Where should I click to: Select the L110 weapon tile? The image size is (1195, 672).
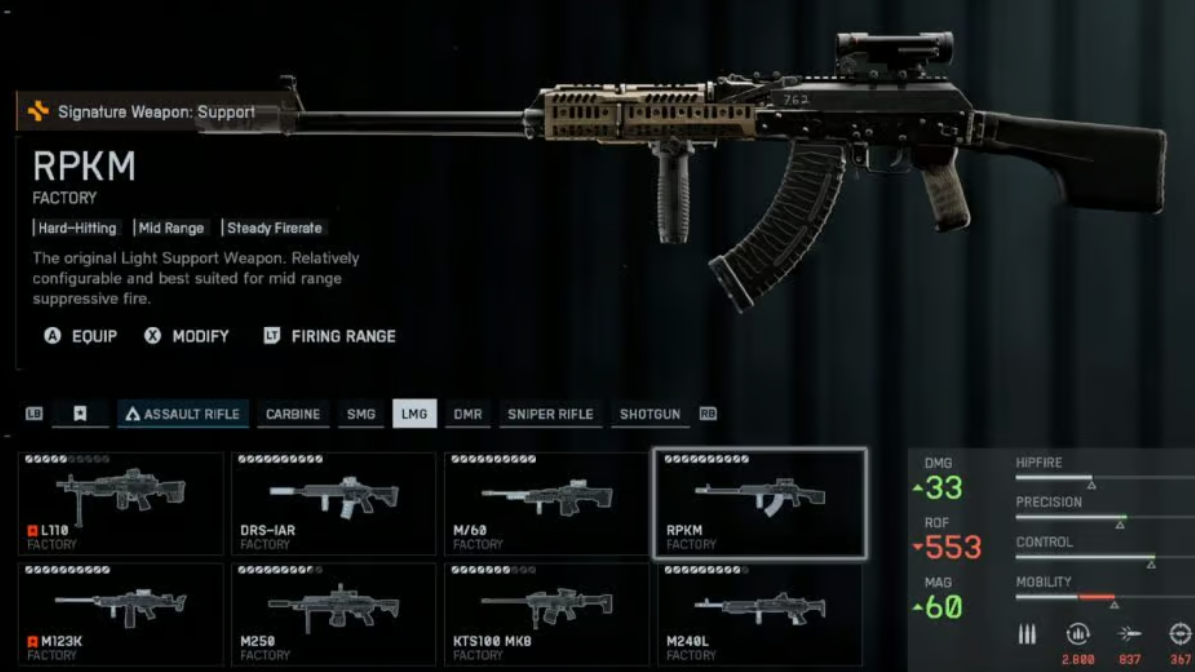[121, 503]
